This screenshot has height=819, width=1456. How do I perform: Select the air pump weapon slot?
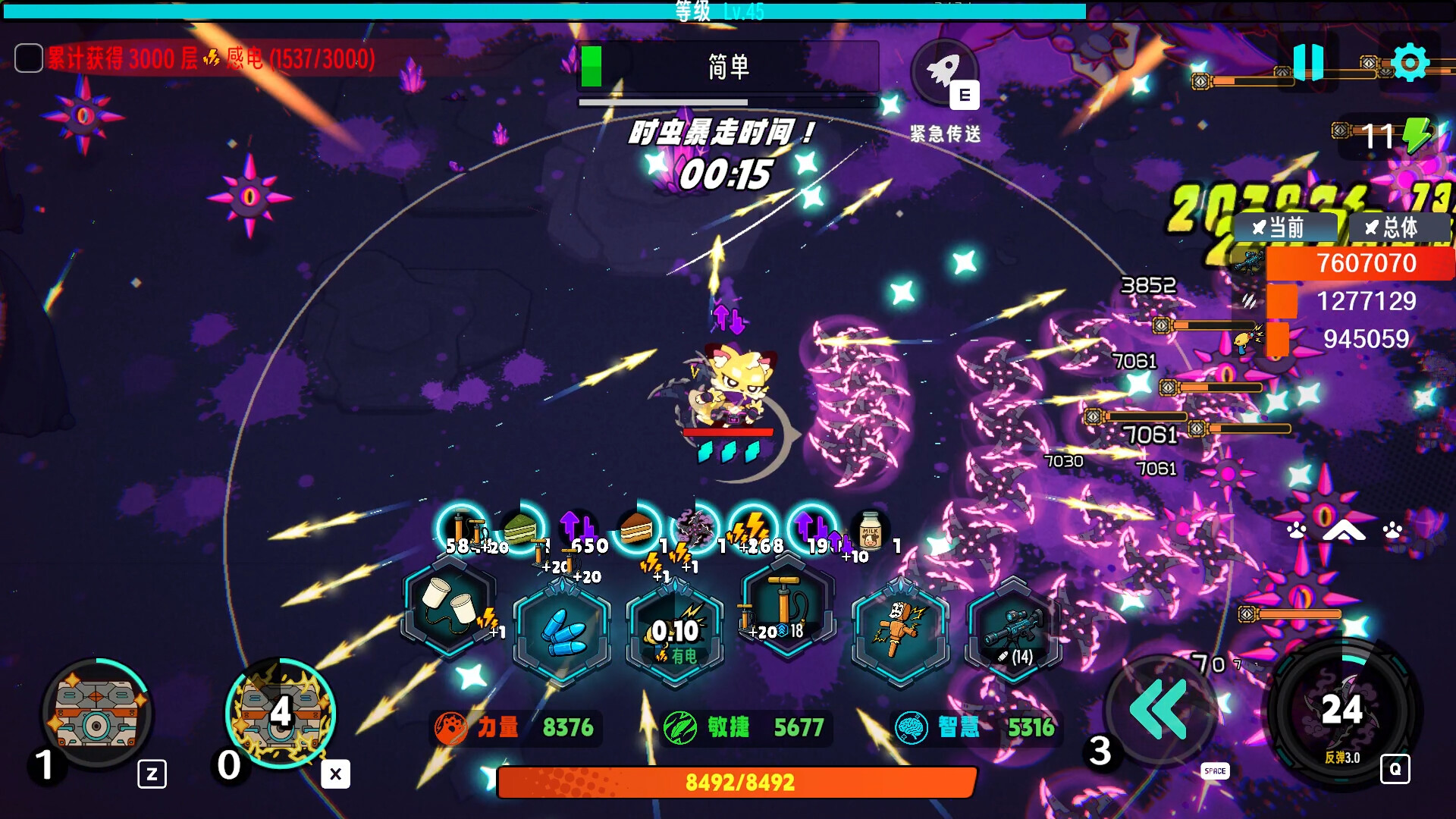[787, 604]
